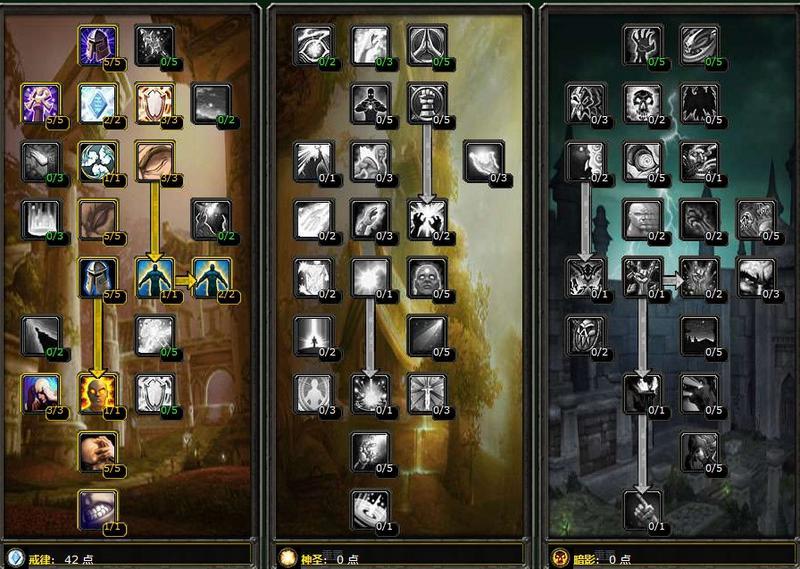Choose the pale face talent in the Holy tree

[x=427, y=277]
